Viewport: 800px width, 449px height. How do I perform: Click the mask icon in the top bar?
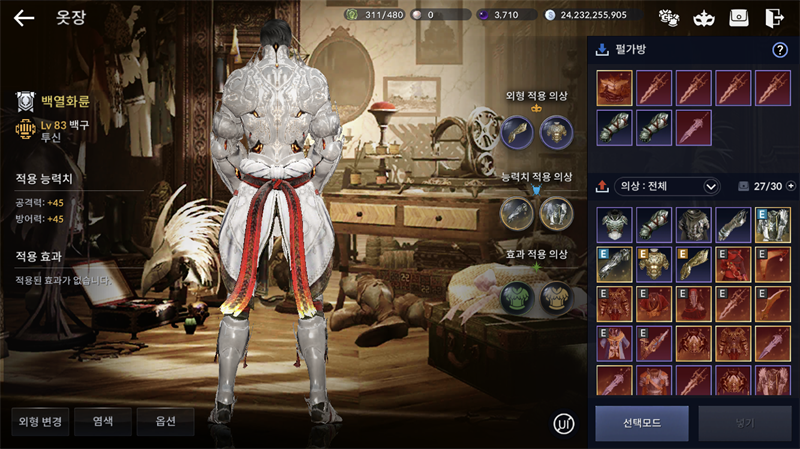coord(705,17)
